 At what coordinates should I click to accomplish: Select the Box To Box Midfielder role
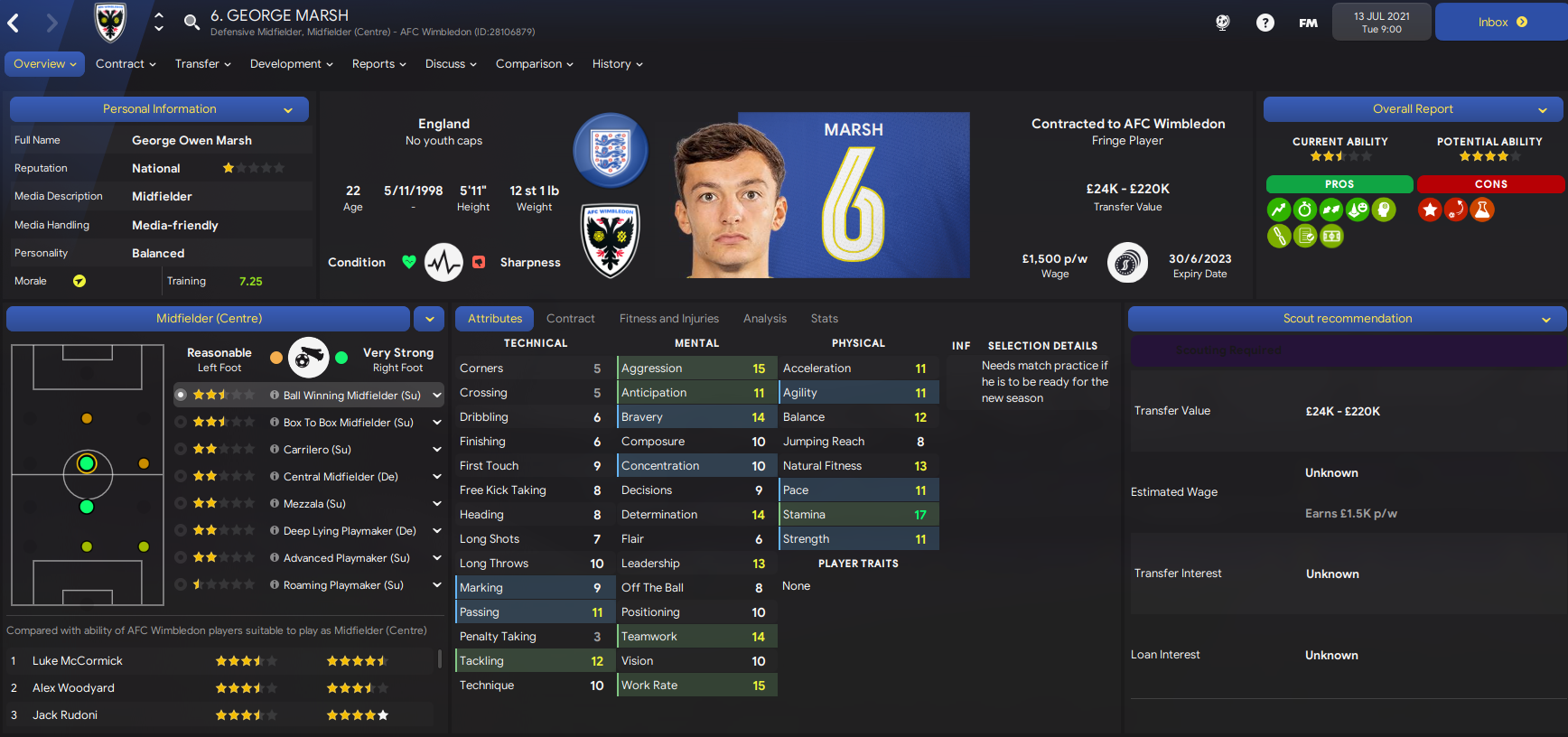click(348, 423)
